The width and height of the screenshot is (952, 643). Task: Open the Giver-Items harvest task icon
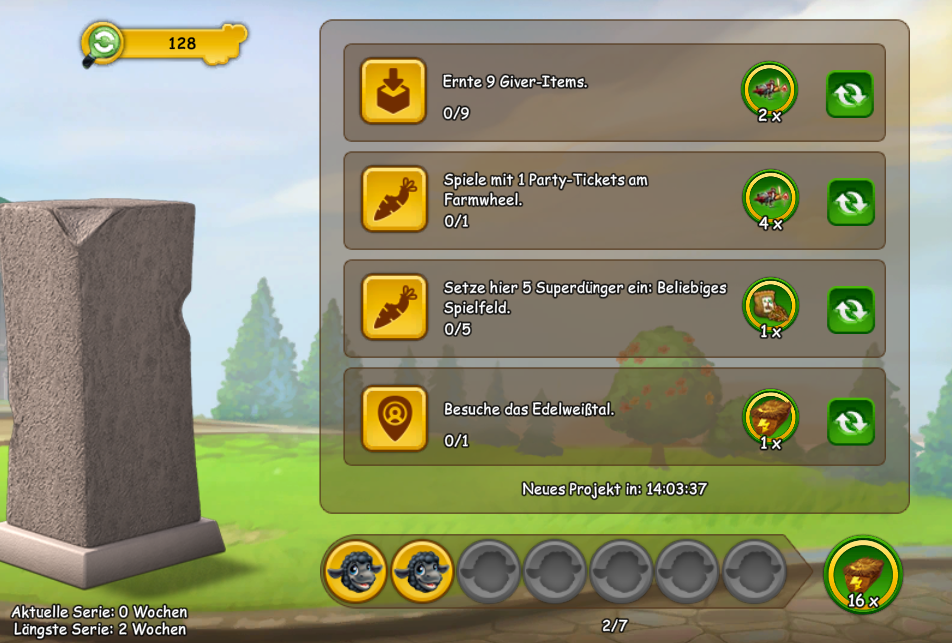393,91
